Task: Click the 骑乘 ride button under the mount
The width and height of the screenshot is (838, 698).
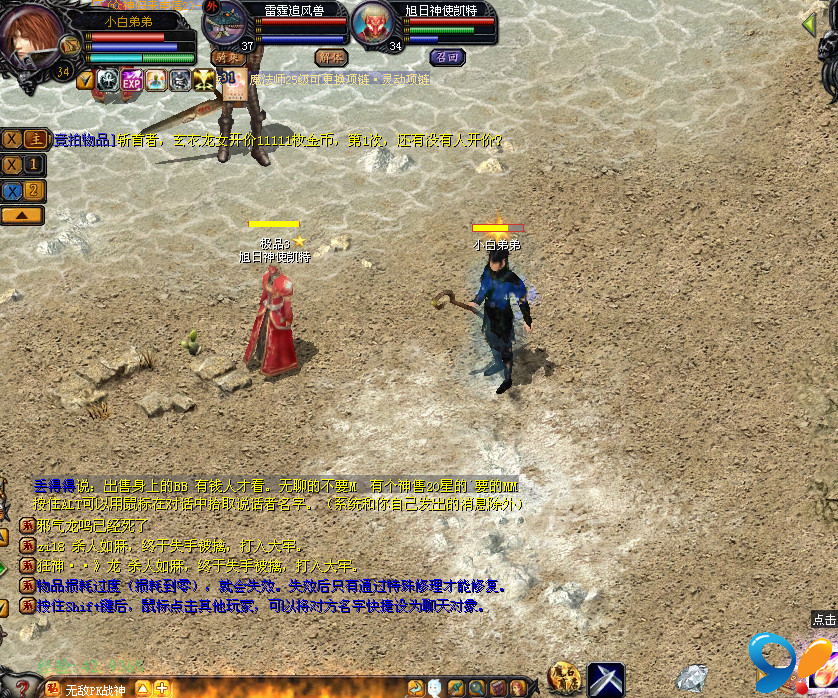Action: click(x=227, y=58)
